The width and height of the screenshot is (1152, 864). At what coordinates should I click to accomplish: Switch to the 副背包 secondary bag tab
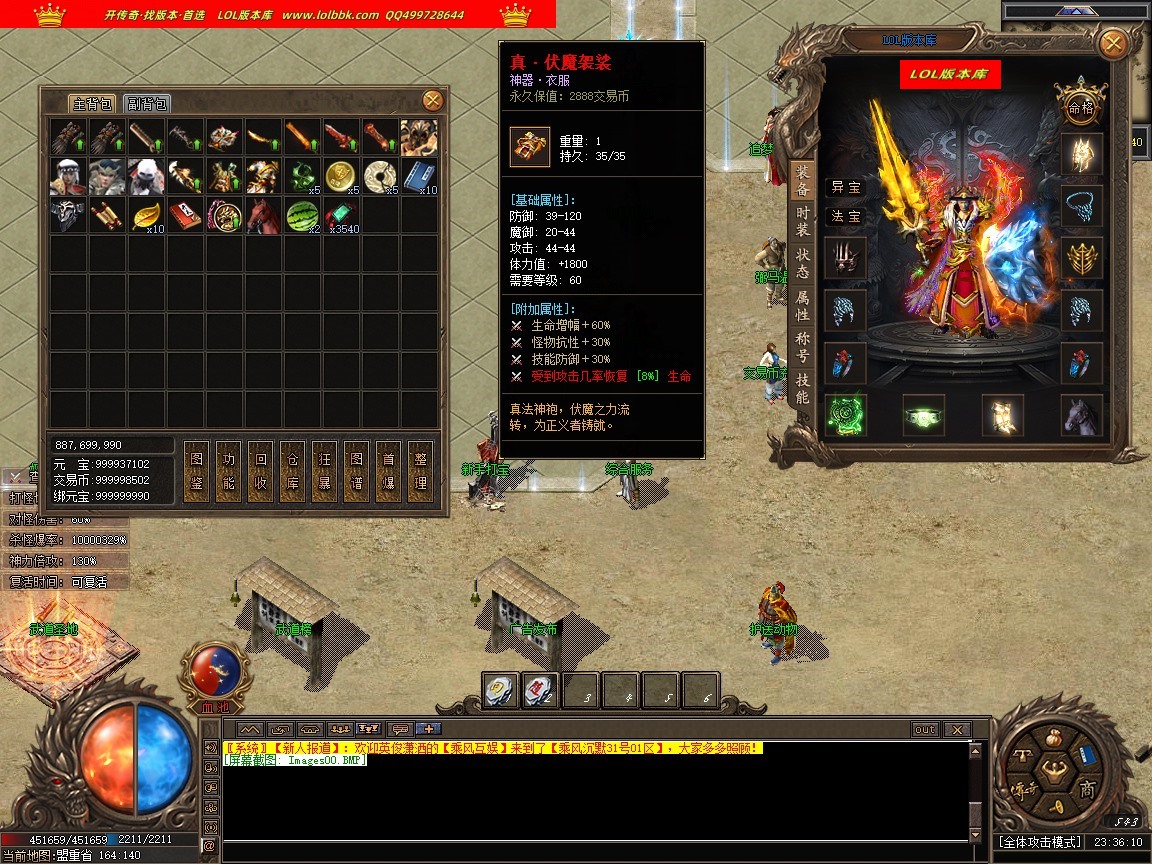point(147,104)
